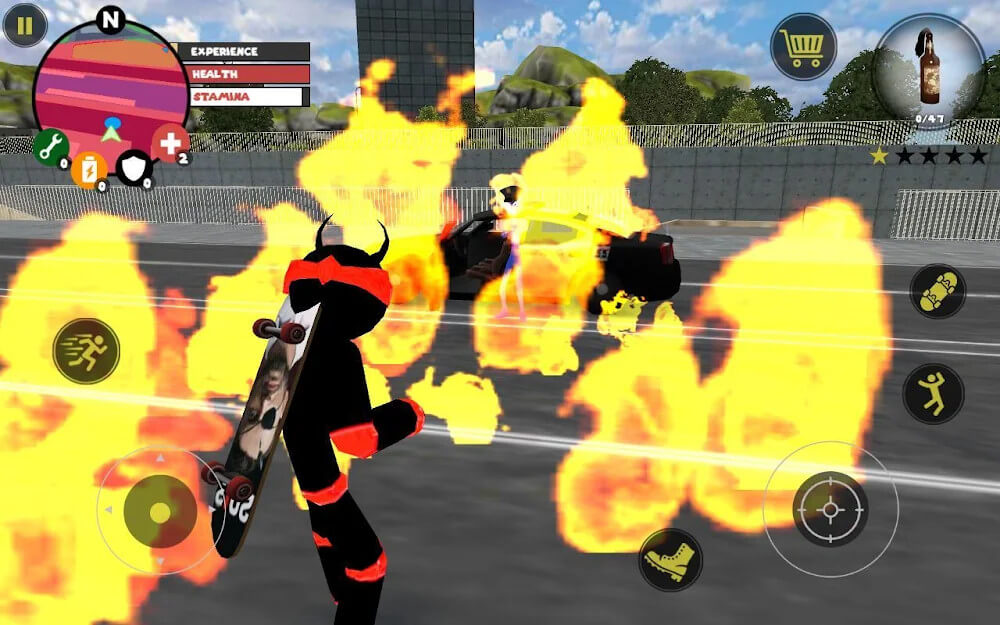The width and height of the screenshot is (1000, 625).
Task: Tap the yellow stickman jump button
Action: [933, 393]
